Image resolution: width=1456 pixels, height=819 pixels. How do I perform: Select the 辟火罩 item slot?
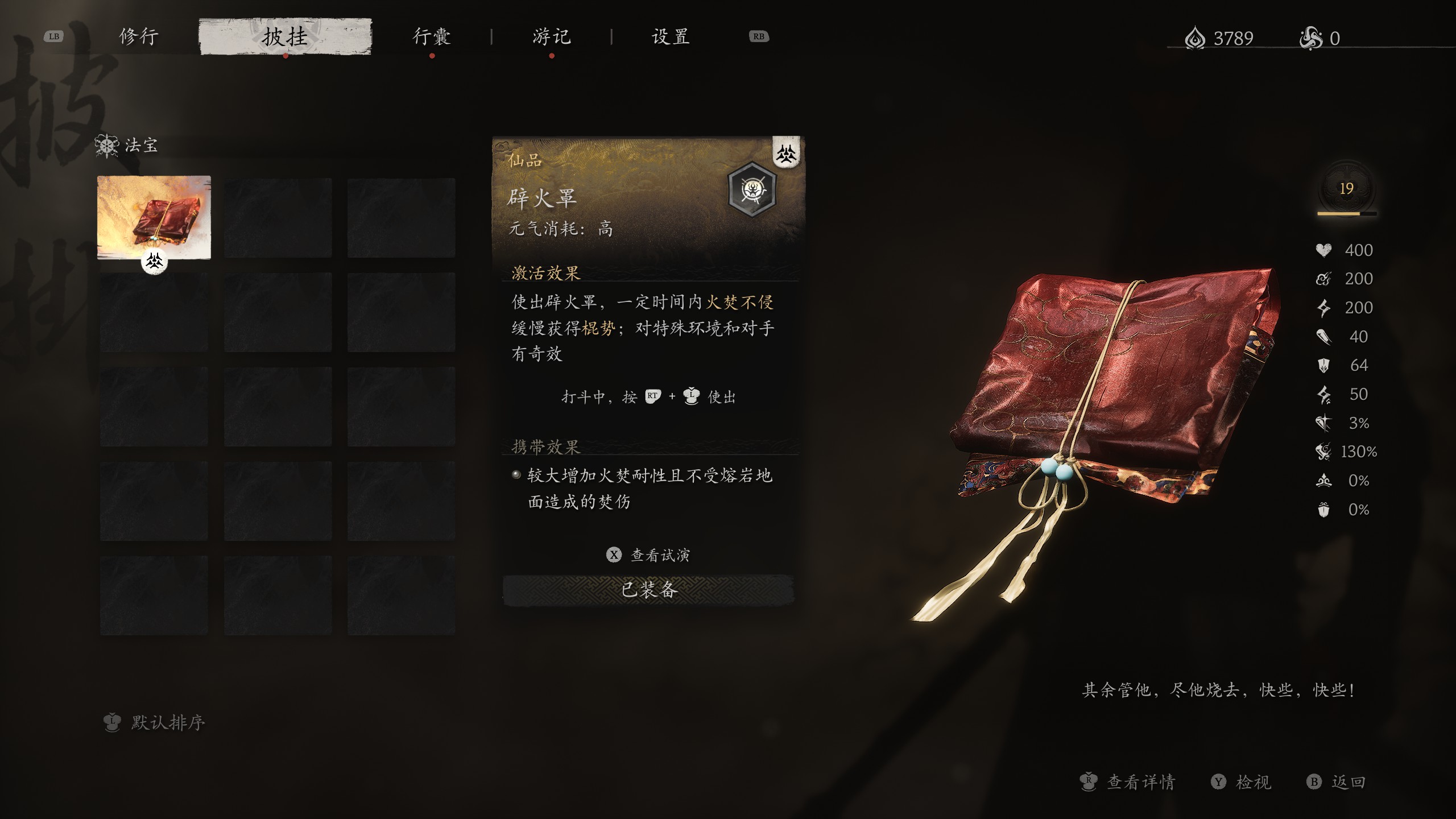(154, 218)
